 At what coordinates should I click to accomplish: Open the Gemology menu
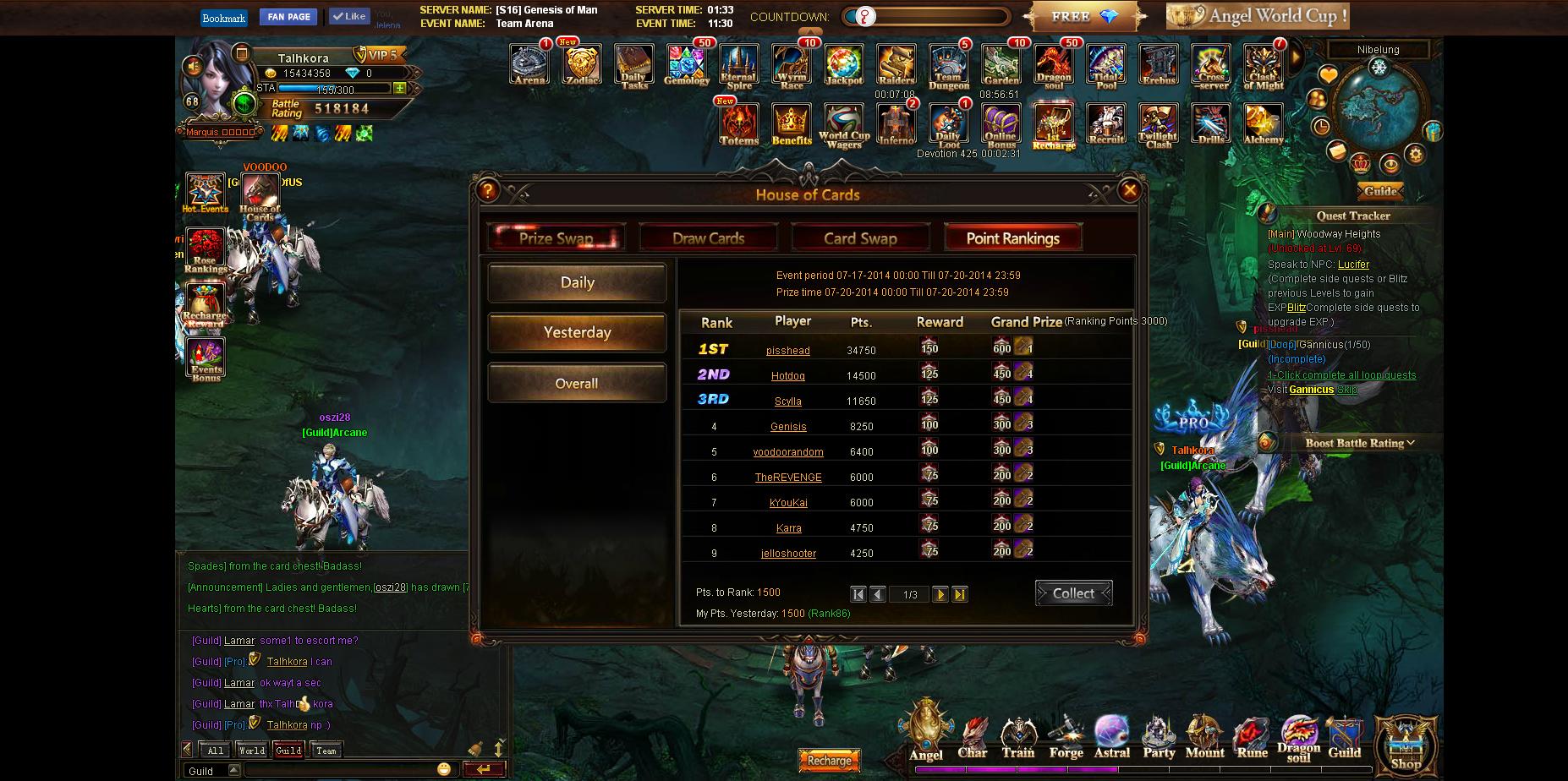686,65
